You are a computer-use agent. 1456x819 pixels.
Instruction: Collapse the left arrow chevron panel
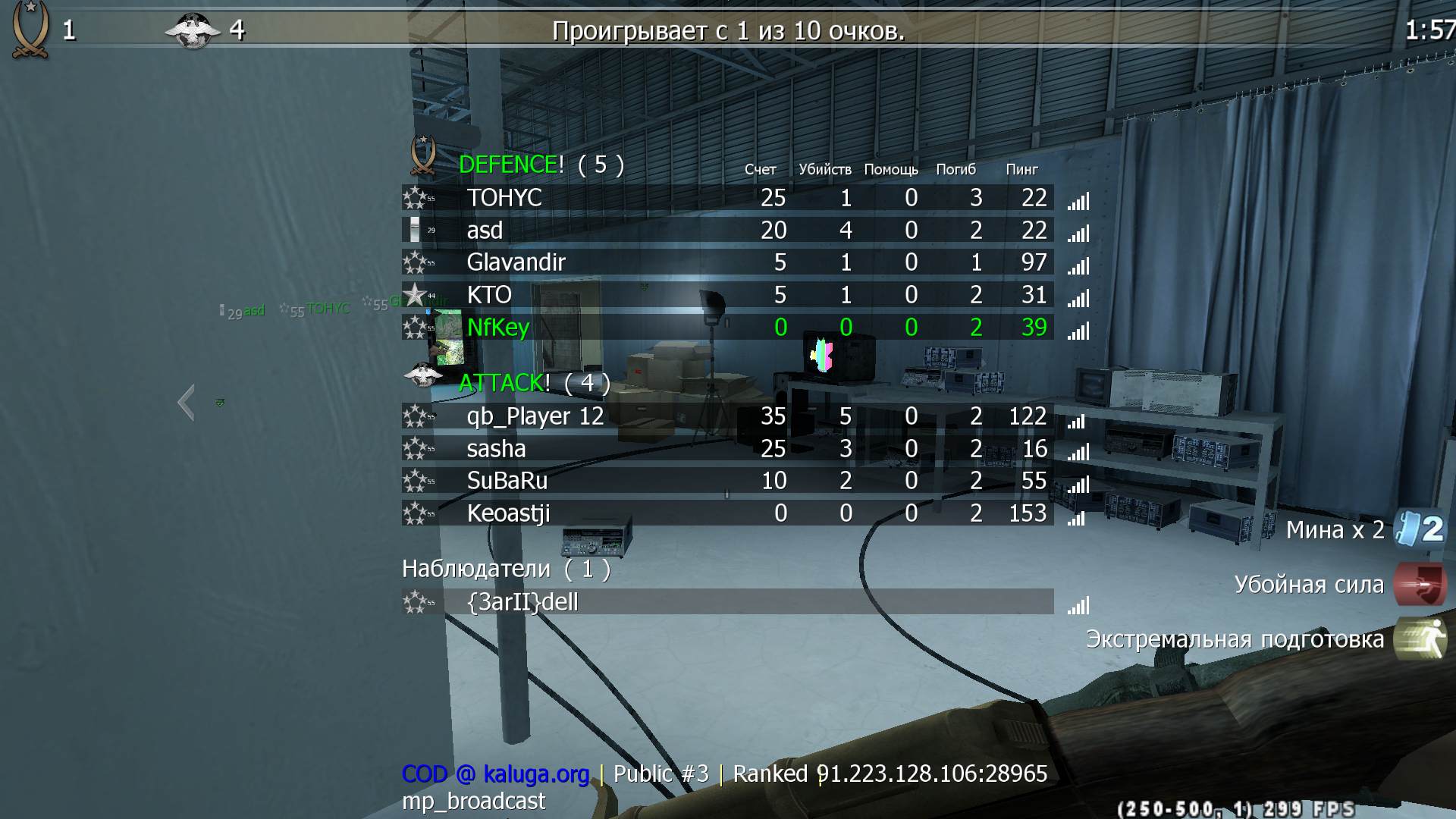pyautogui.click(x=187, y=403)
